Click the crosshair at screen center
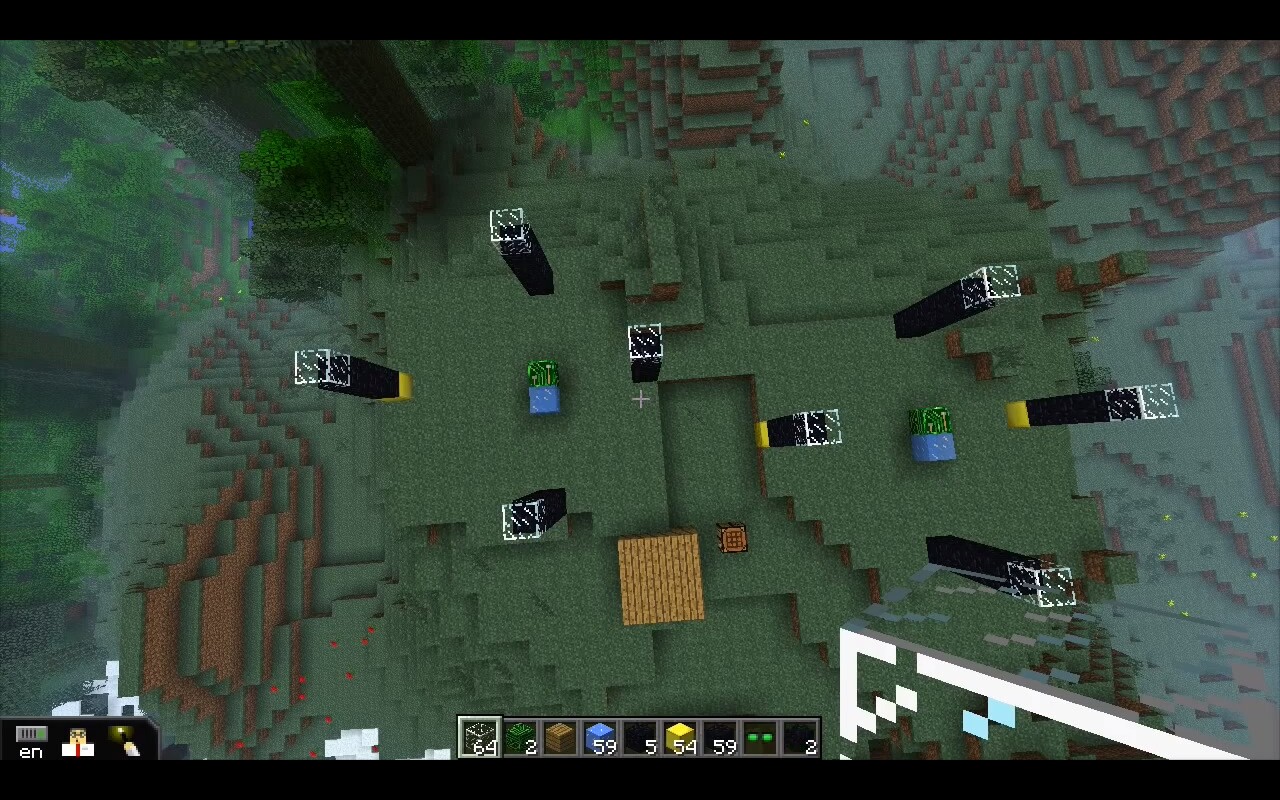This screenshot has height=800, width=1280. (640, 400)
